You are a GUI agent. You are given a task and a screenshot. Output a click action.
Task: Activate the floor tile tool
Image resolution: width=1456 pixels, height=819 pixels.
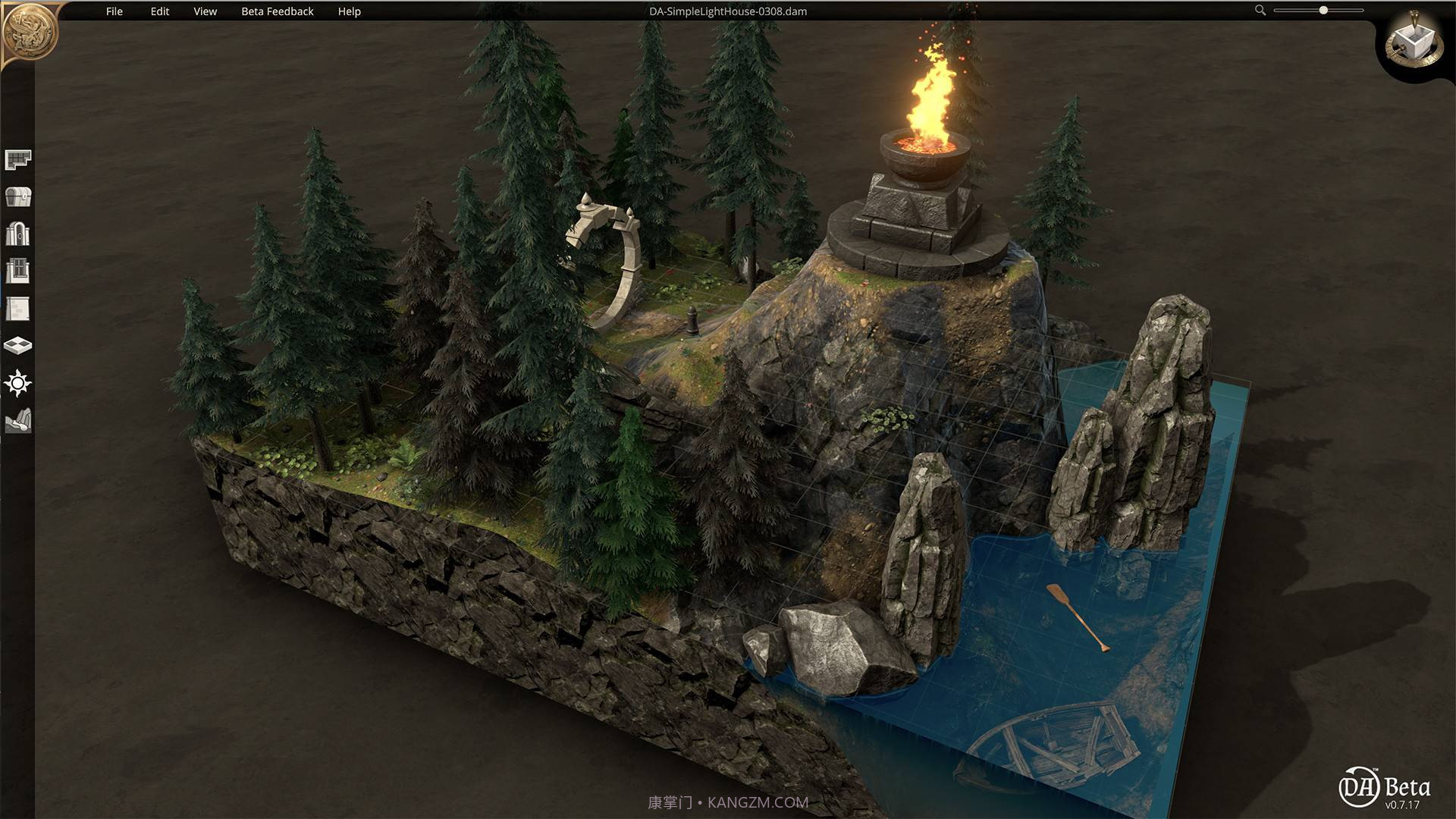coord(17,346)
